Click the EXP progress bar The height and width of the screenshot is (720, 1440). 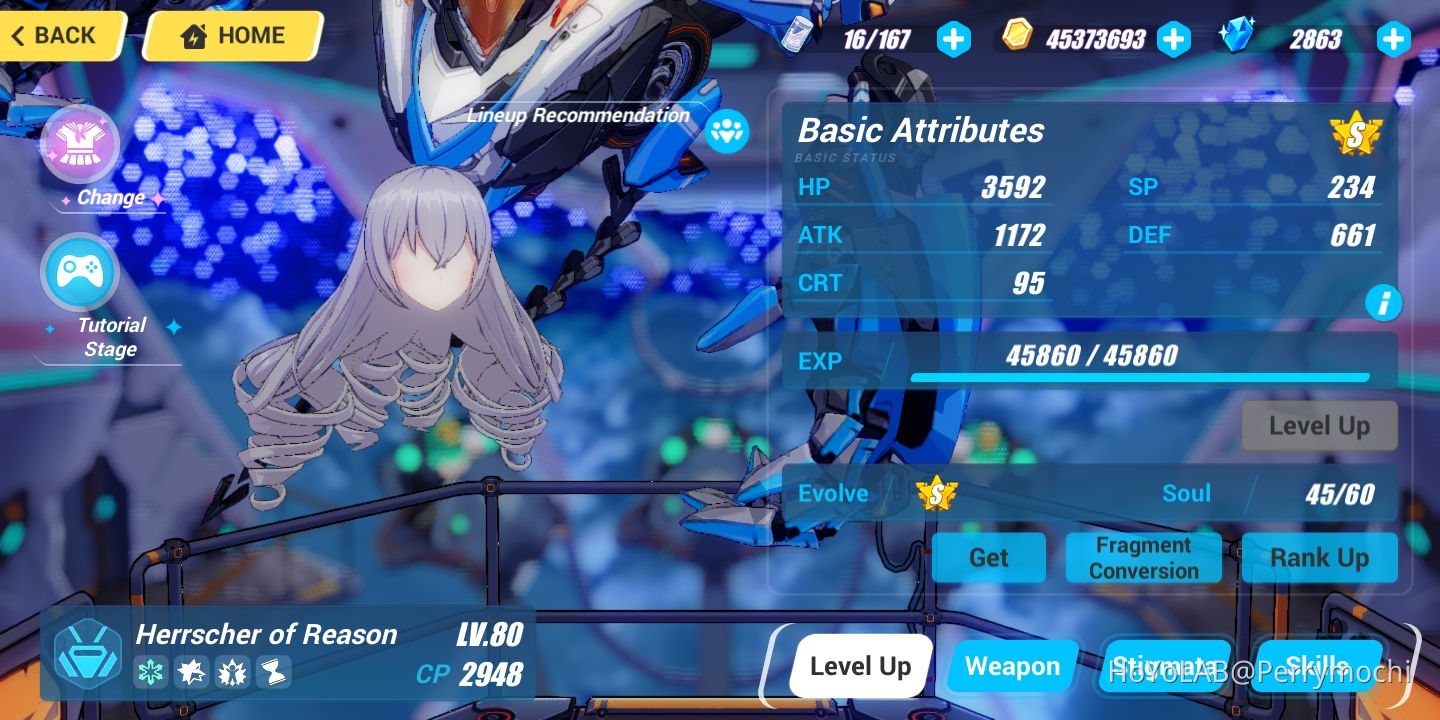(x=1140, y=377)
